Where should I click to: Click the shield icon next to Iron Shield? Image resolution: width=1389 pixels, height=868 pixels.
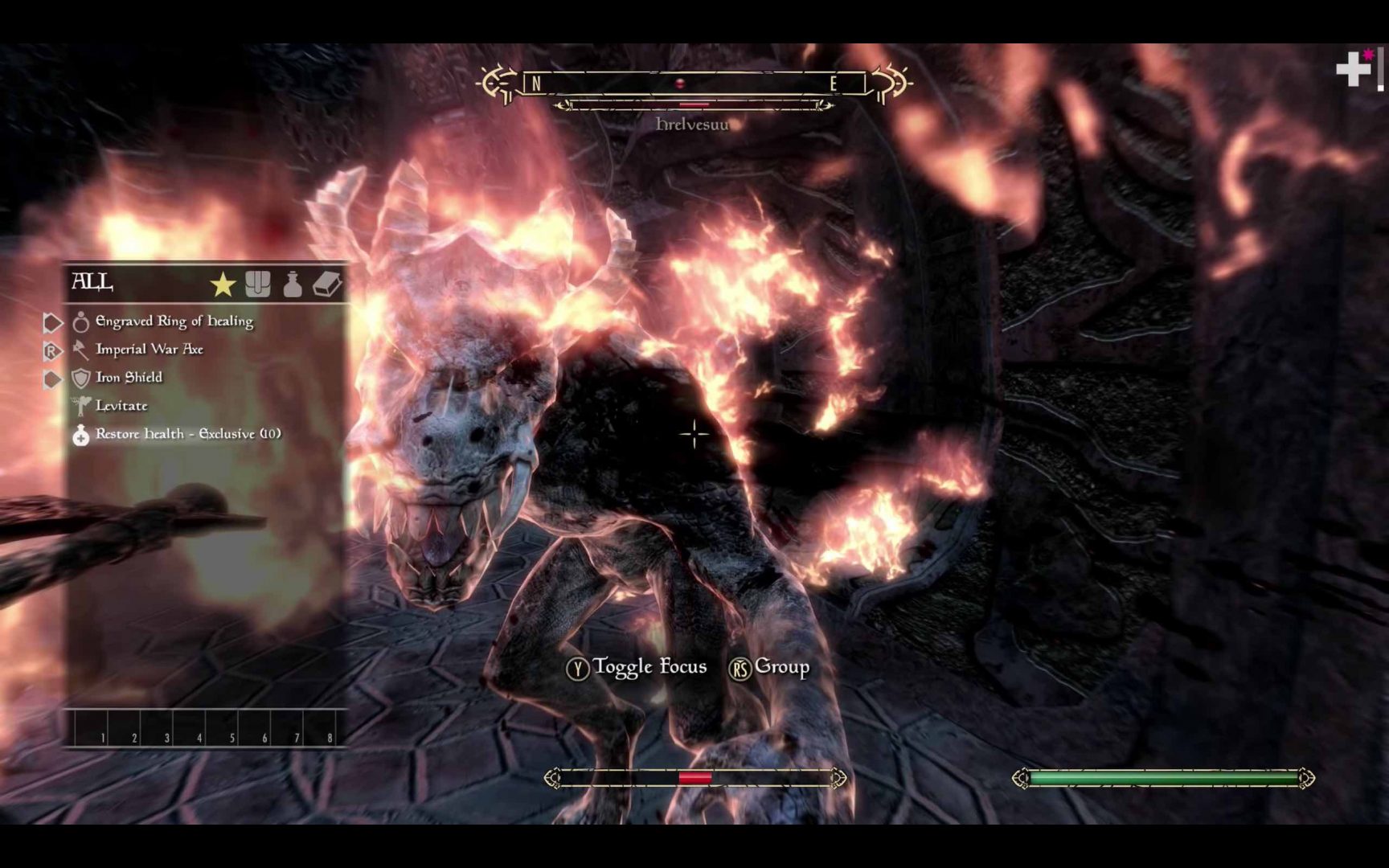(80, 377)
